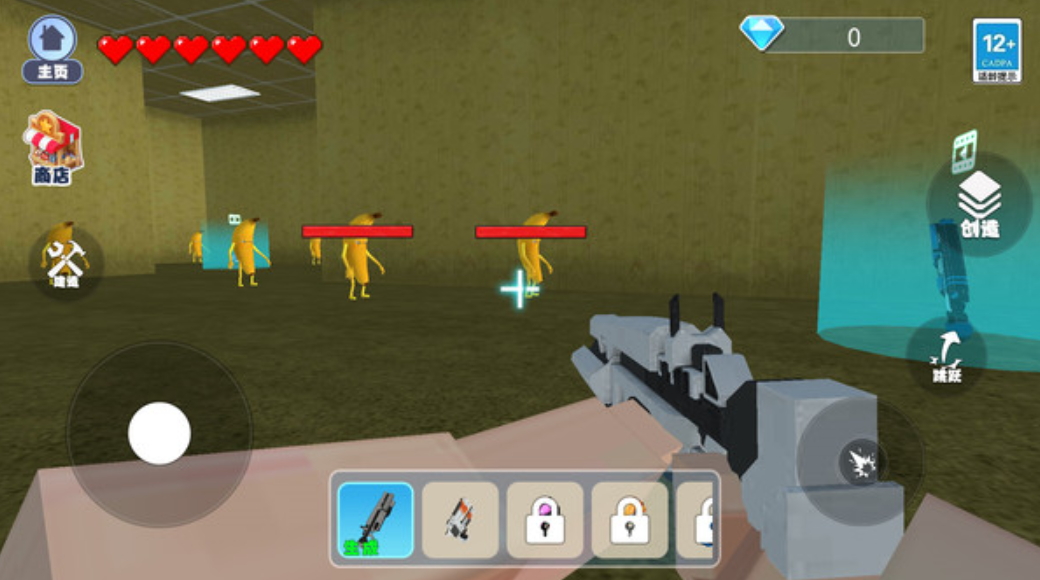
Task: Open the 主页 home menu
Action: point(52,47)
